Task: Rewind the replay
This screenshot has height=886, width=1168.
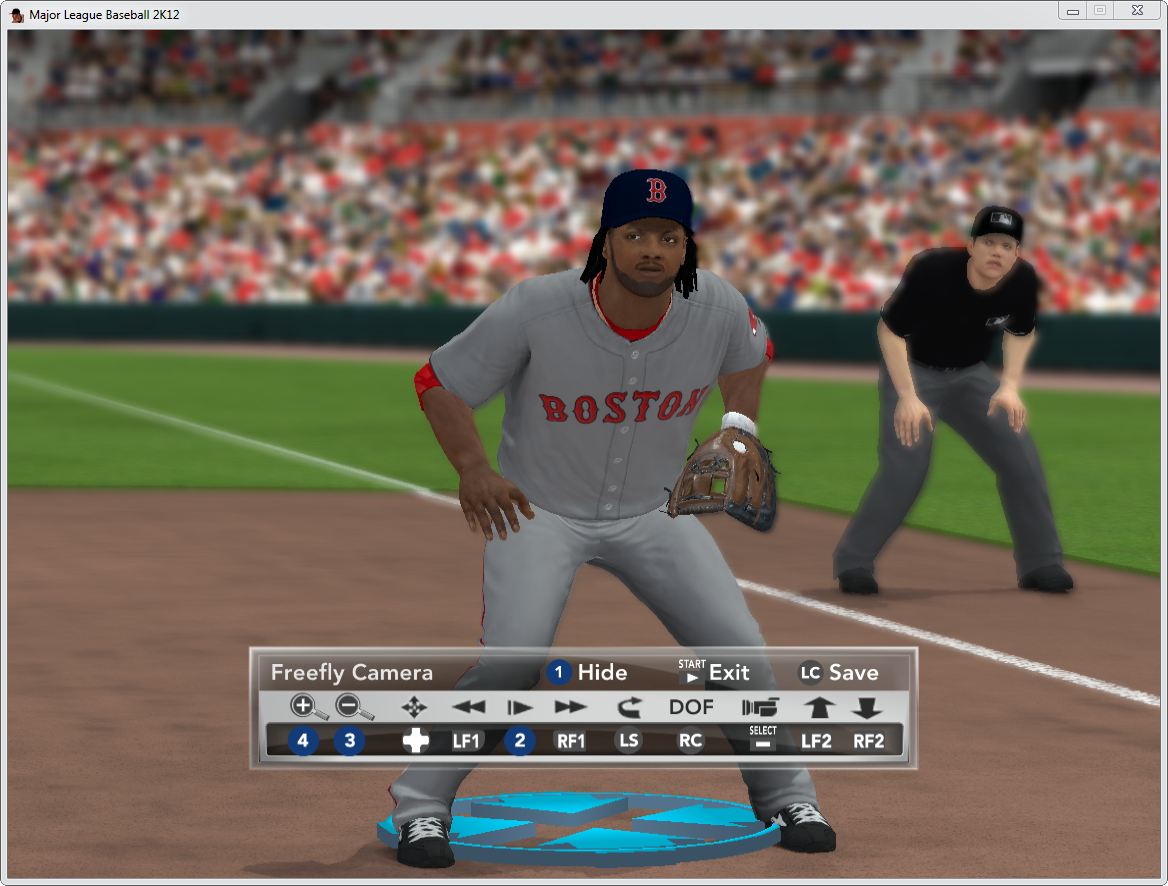Action: (468, 707)
